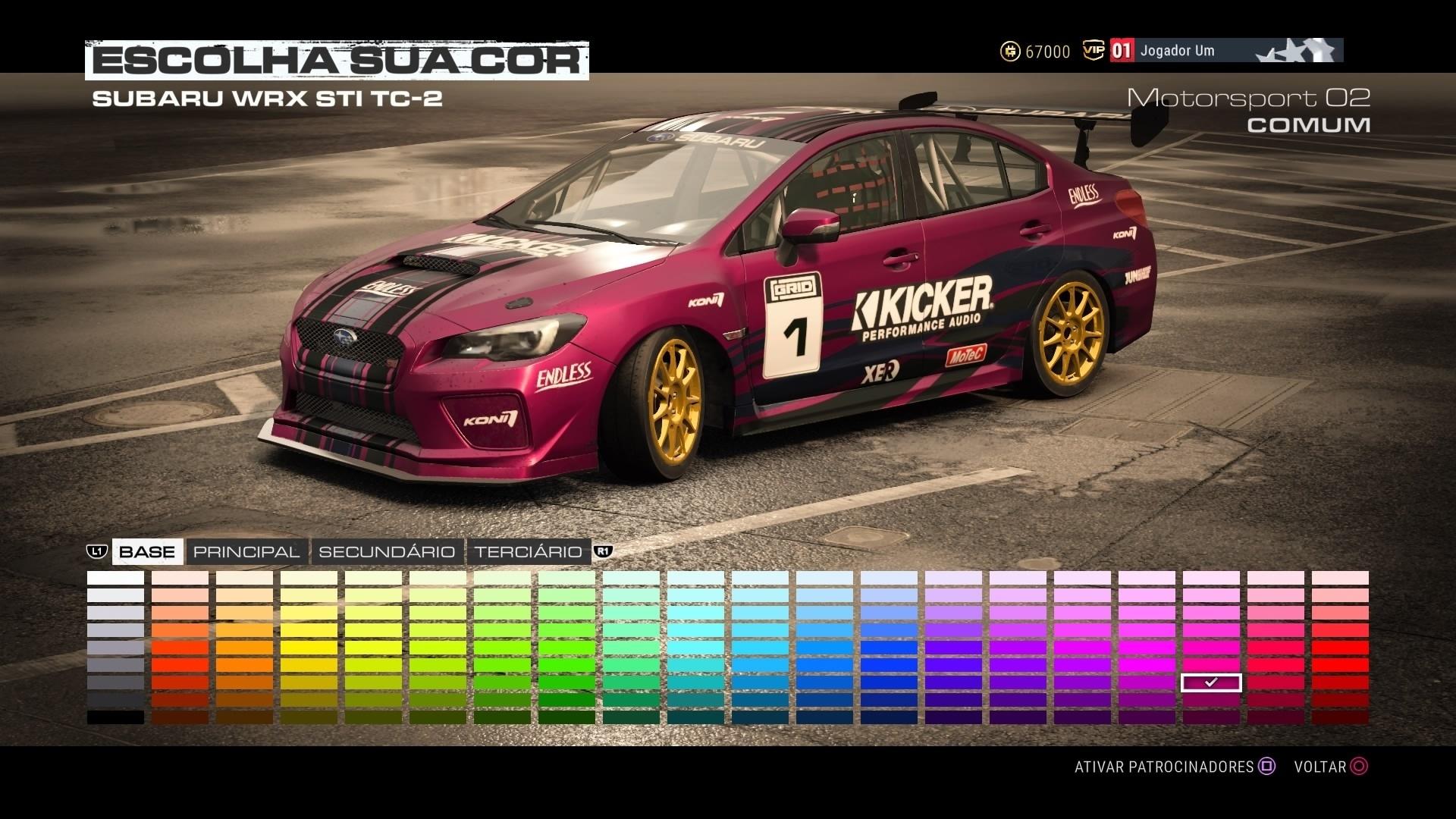Switch to the BASE color tab

tap(147, 551)
